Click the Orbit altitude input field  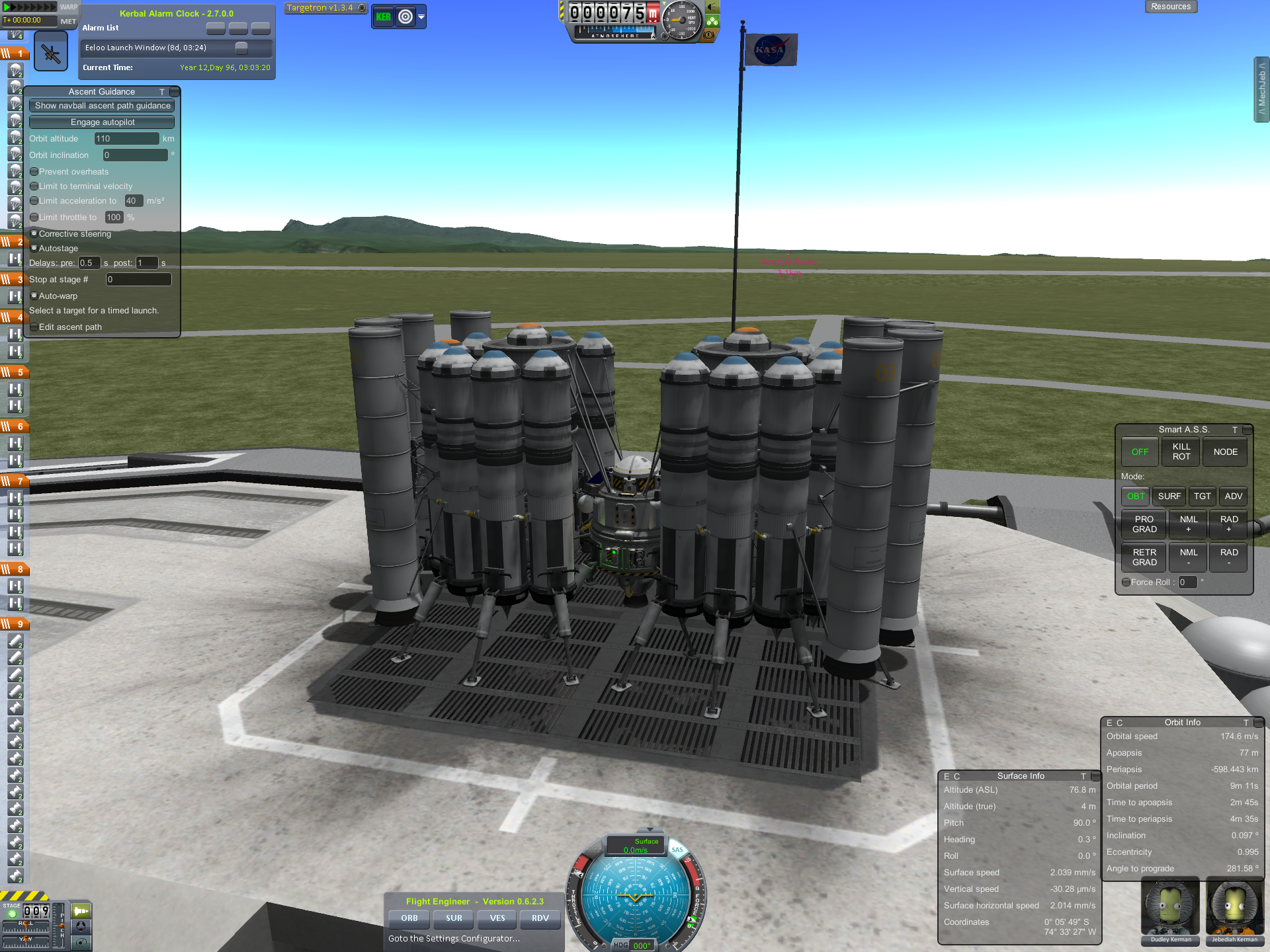(126, 139)
